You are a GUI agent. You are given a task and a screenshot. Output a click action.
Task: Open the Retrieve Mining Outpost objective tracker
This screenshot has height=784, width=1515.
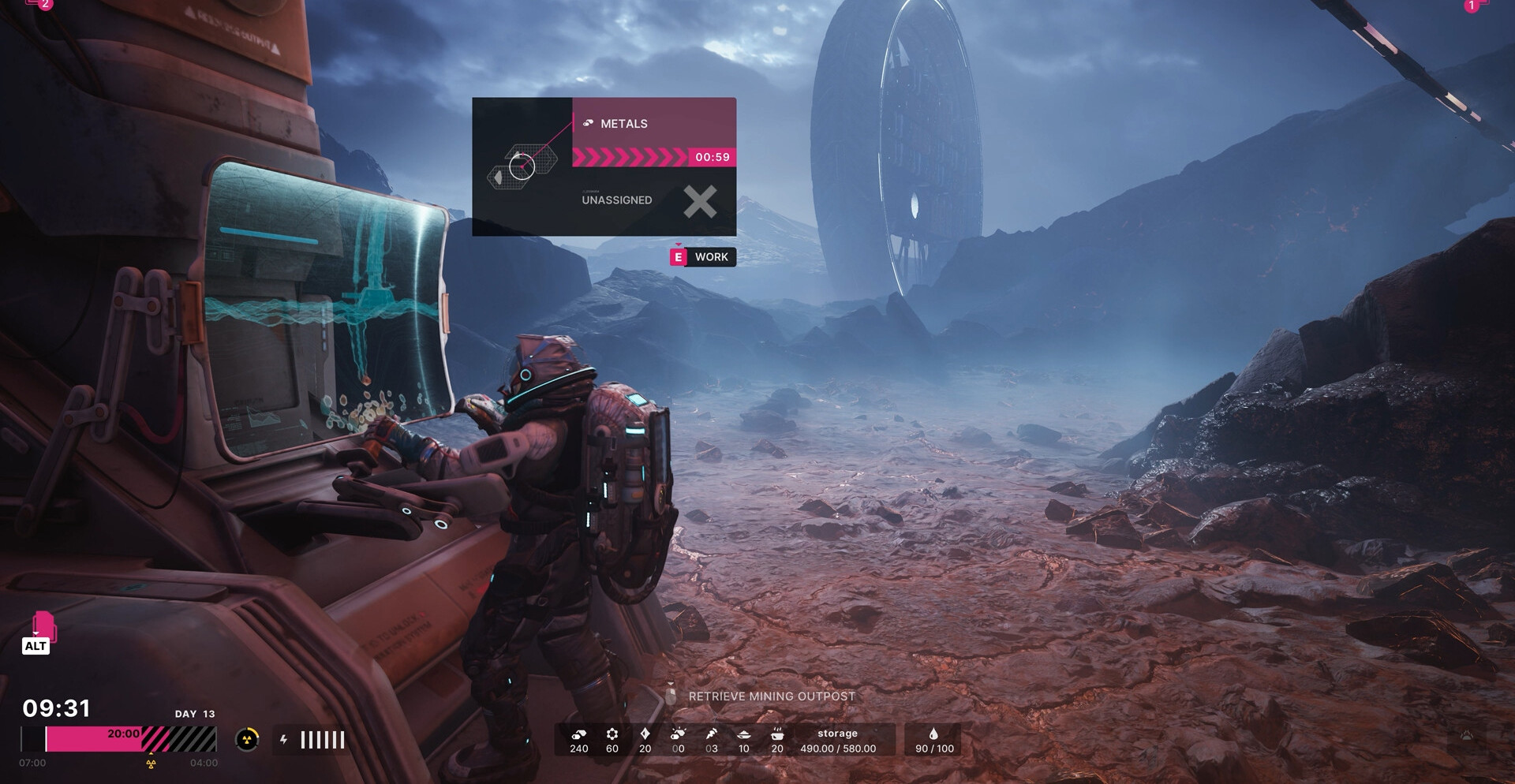click(771, 696)
